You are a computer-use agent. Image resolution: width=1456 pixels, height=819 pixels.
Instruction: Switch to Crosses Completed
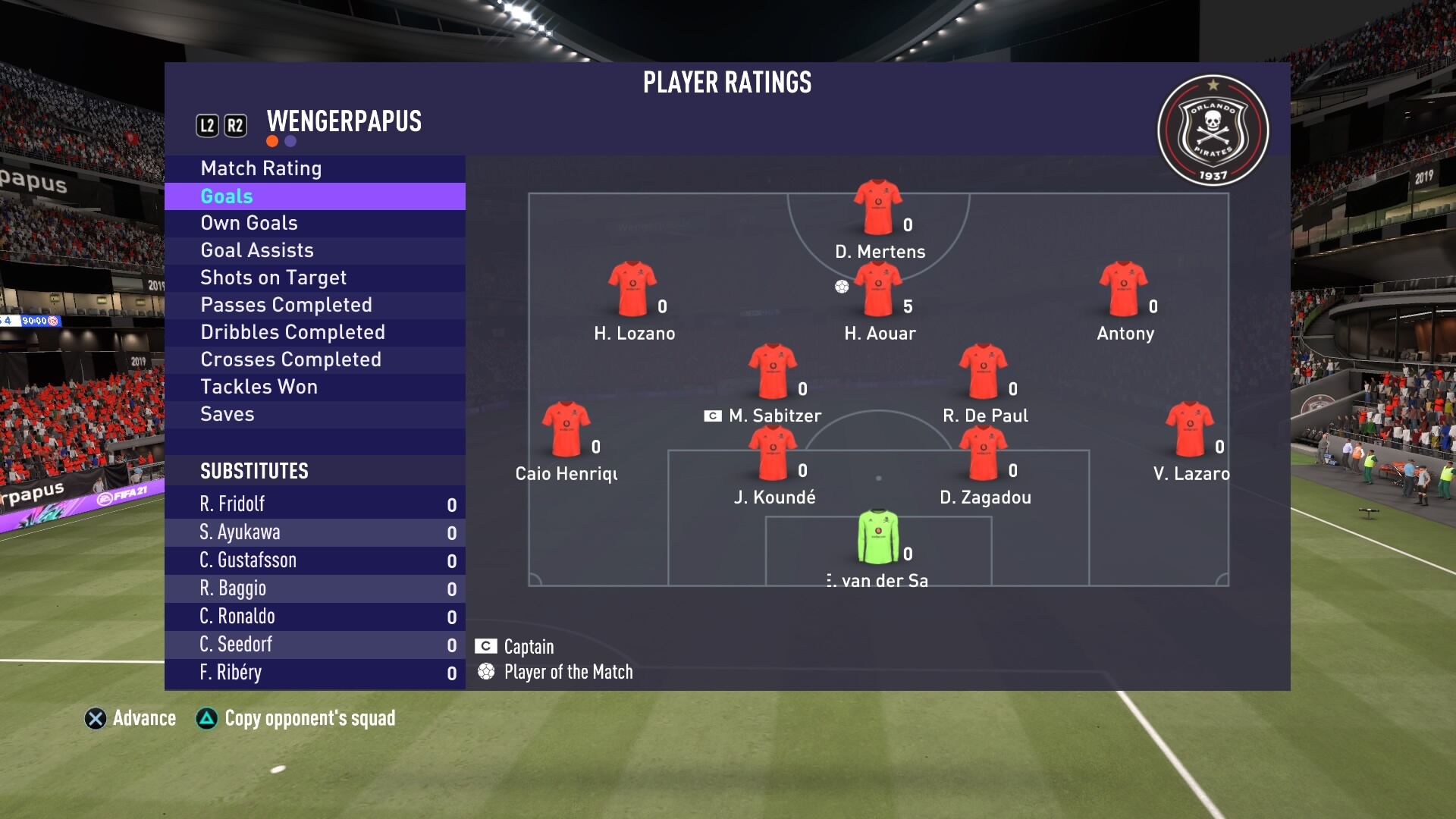click(x=290, y=359)
